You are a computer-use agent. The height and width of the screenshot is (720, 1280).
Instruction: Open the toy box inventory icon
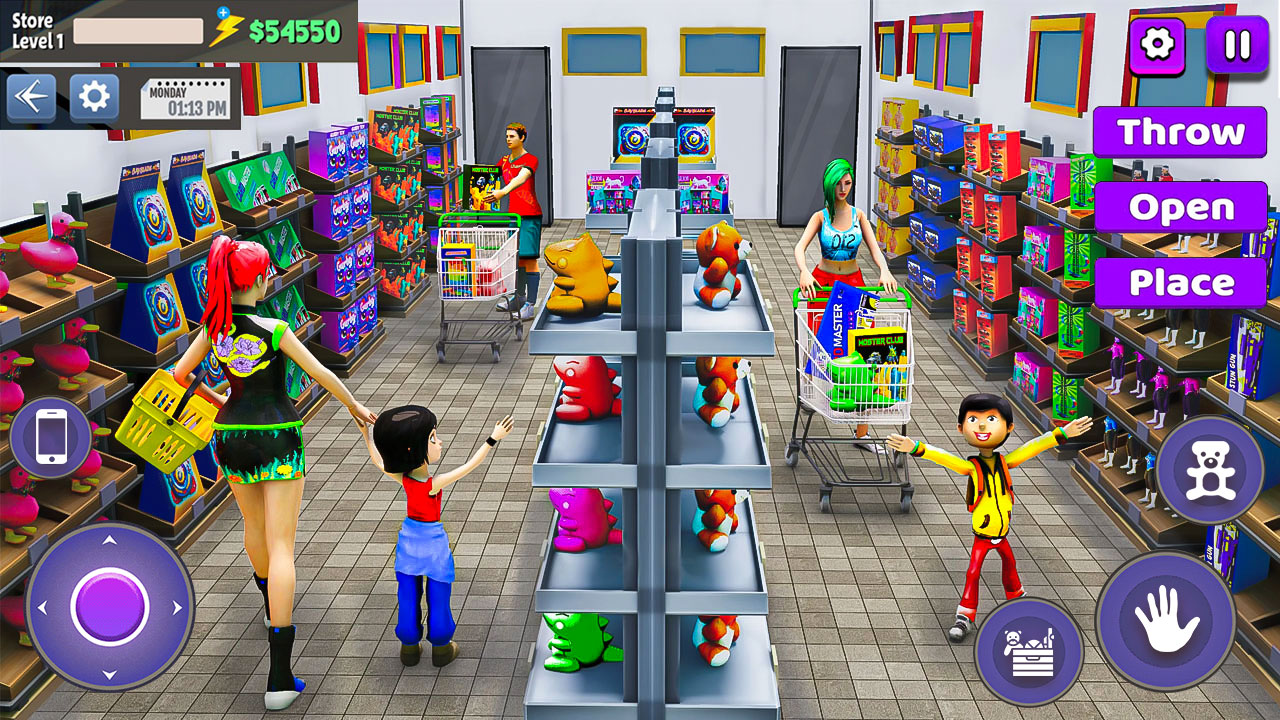pos(1031,648)
